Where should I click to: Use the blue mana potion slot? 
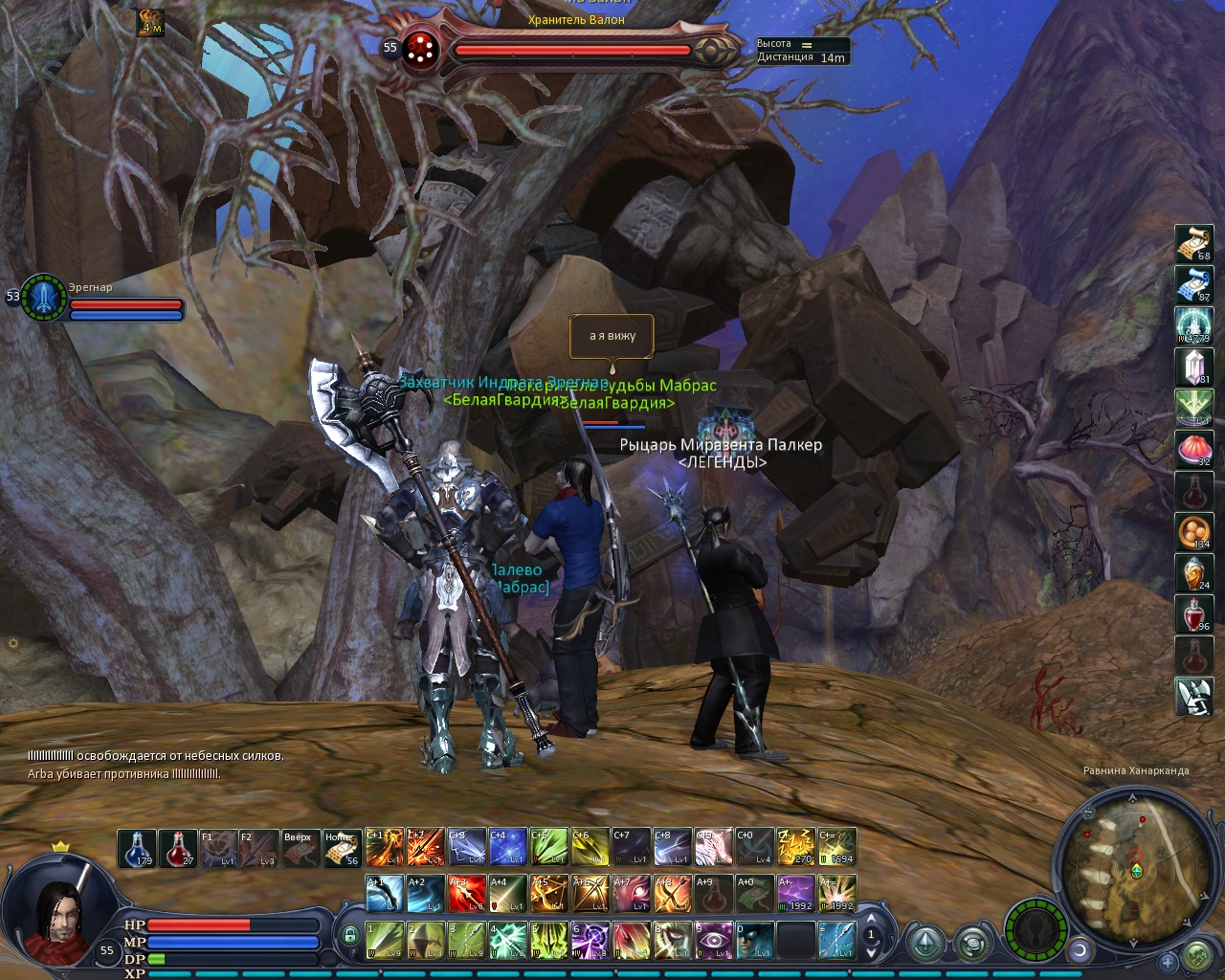pos(137,848)
